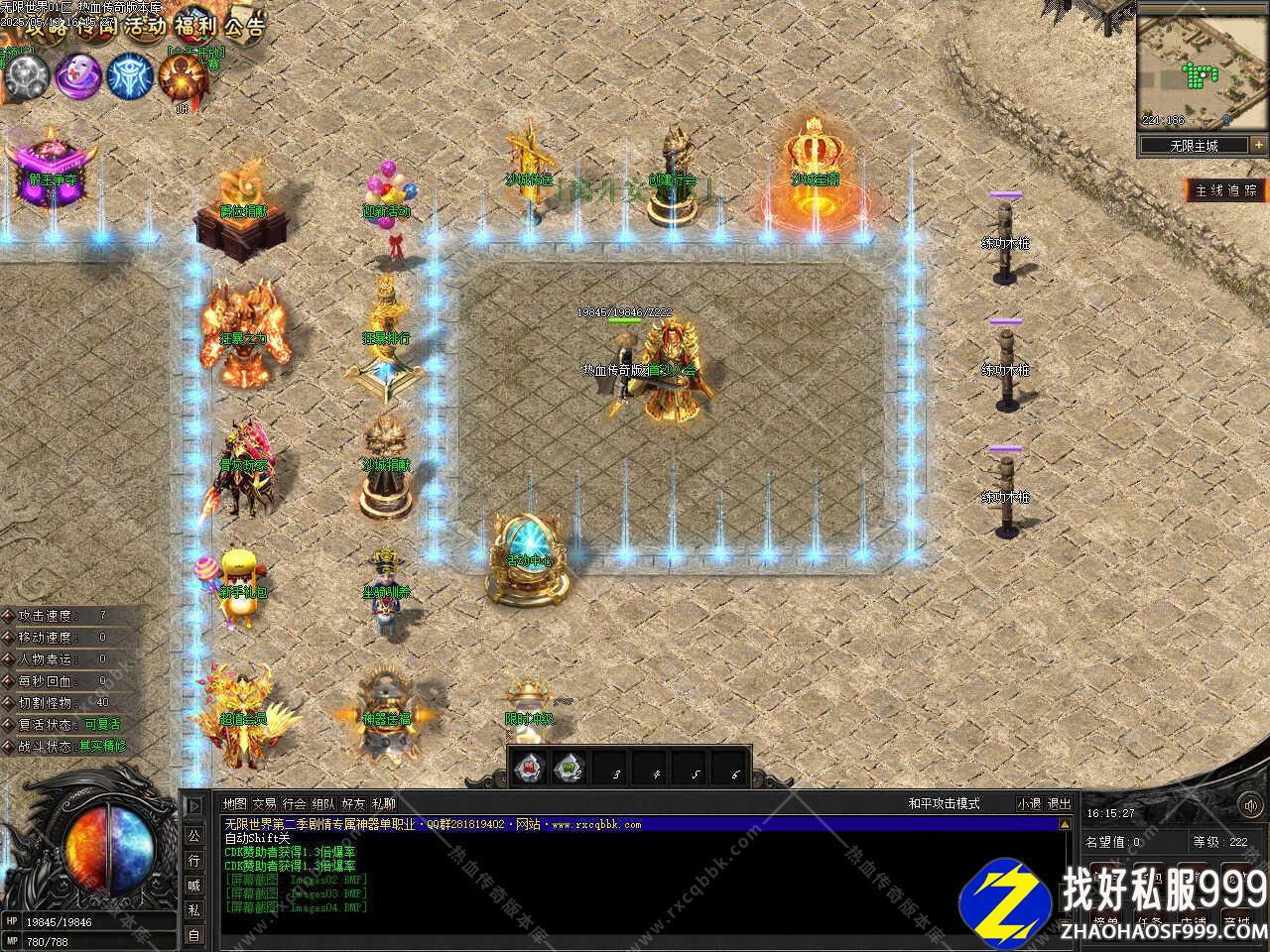Open the orange glowing figure event icon
Image resolution: width=1270 pixels, height=952 pixels.
[x=183, y=75]
